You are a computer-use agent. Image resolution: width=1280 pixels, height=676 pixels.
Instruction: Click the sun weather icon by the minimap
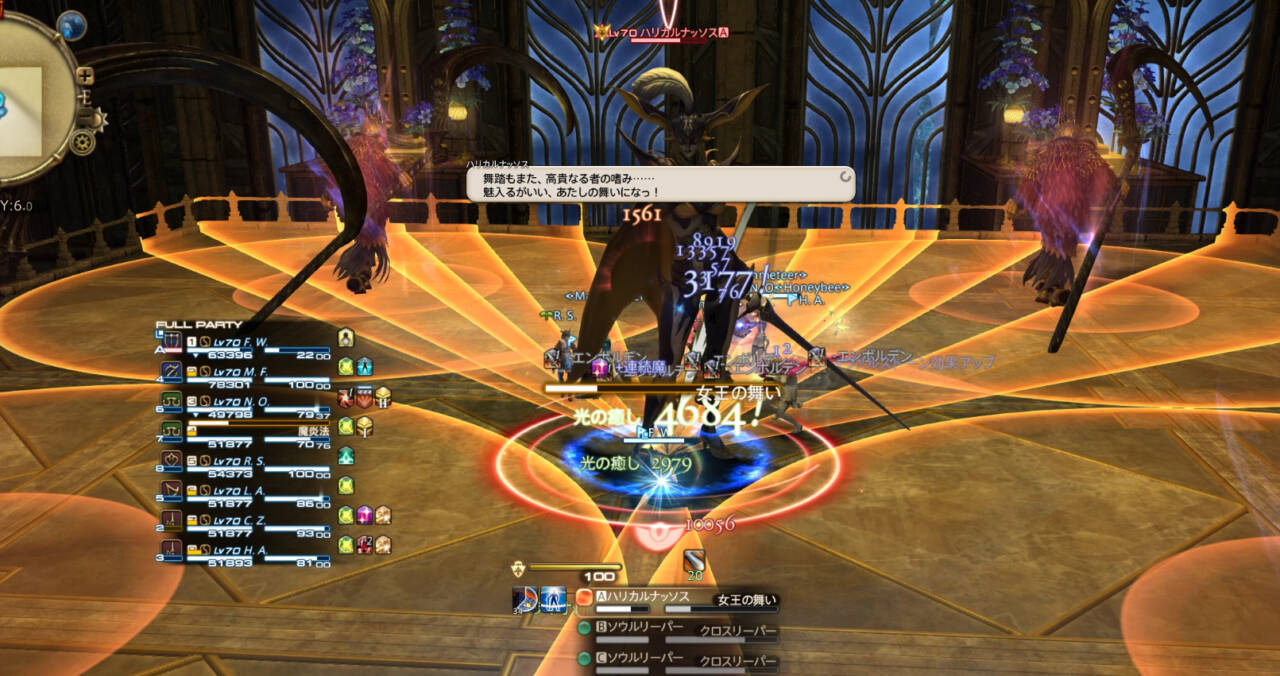pos(96,119)
